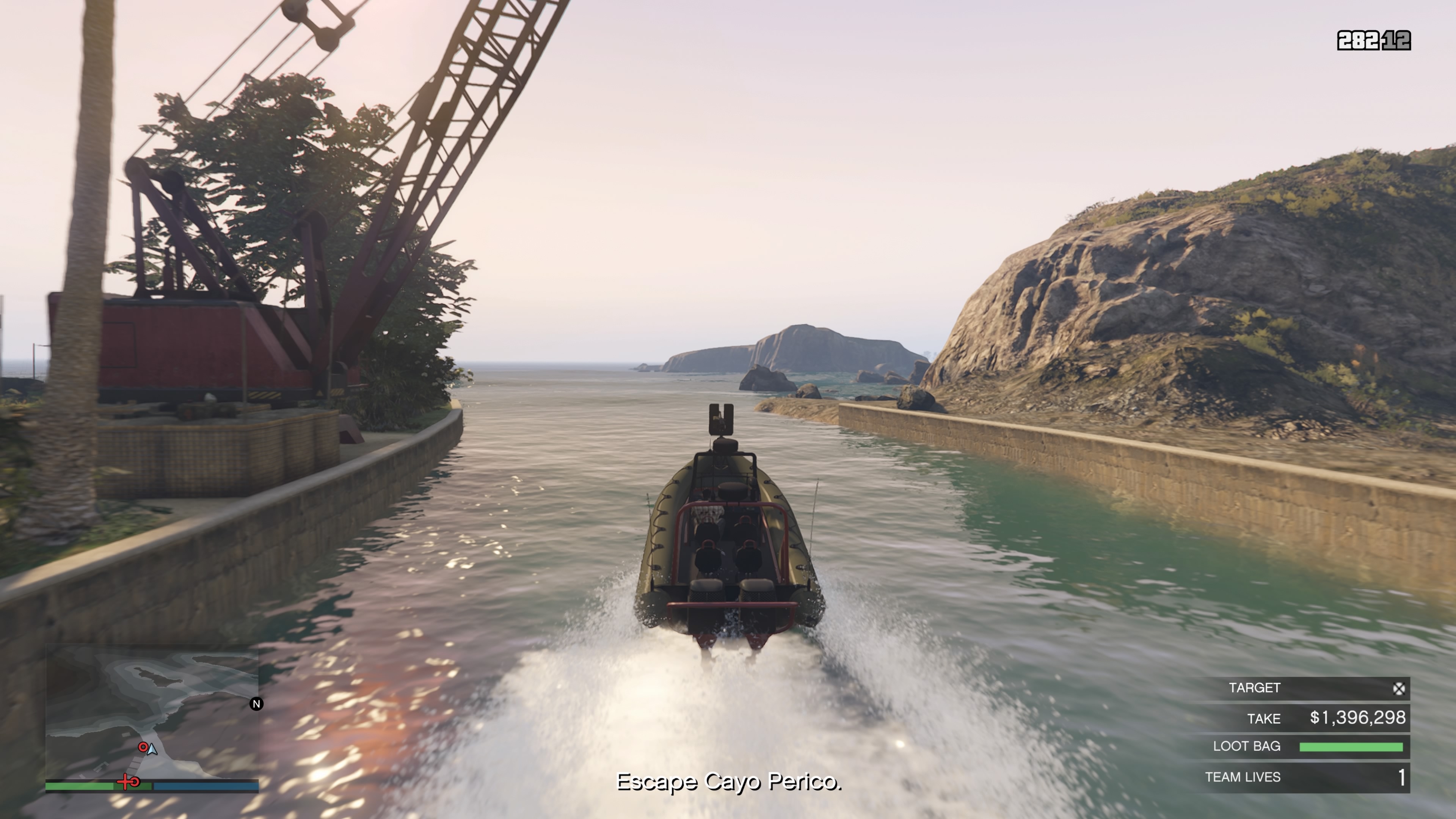The image size is (1456, 819).
Task: Click the primary target icon in the TARGET row
Action: pos(1398,689)
